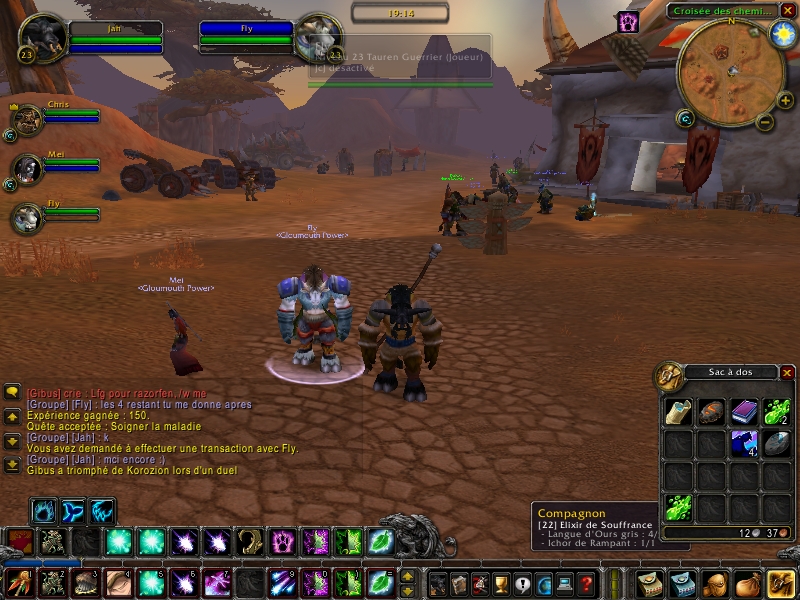Click the grey stone item in the backpack
The image size is (800, 600).
pos(776,443)
